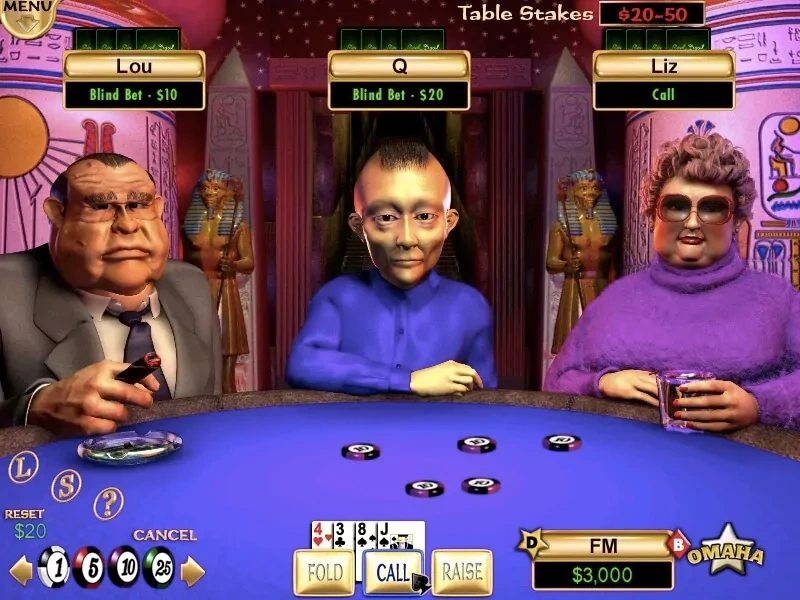Click the FM player name plate
The width and height of the screenshot is (800, 600).
[602, 546]
